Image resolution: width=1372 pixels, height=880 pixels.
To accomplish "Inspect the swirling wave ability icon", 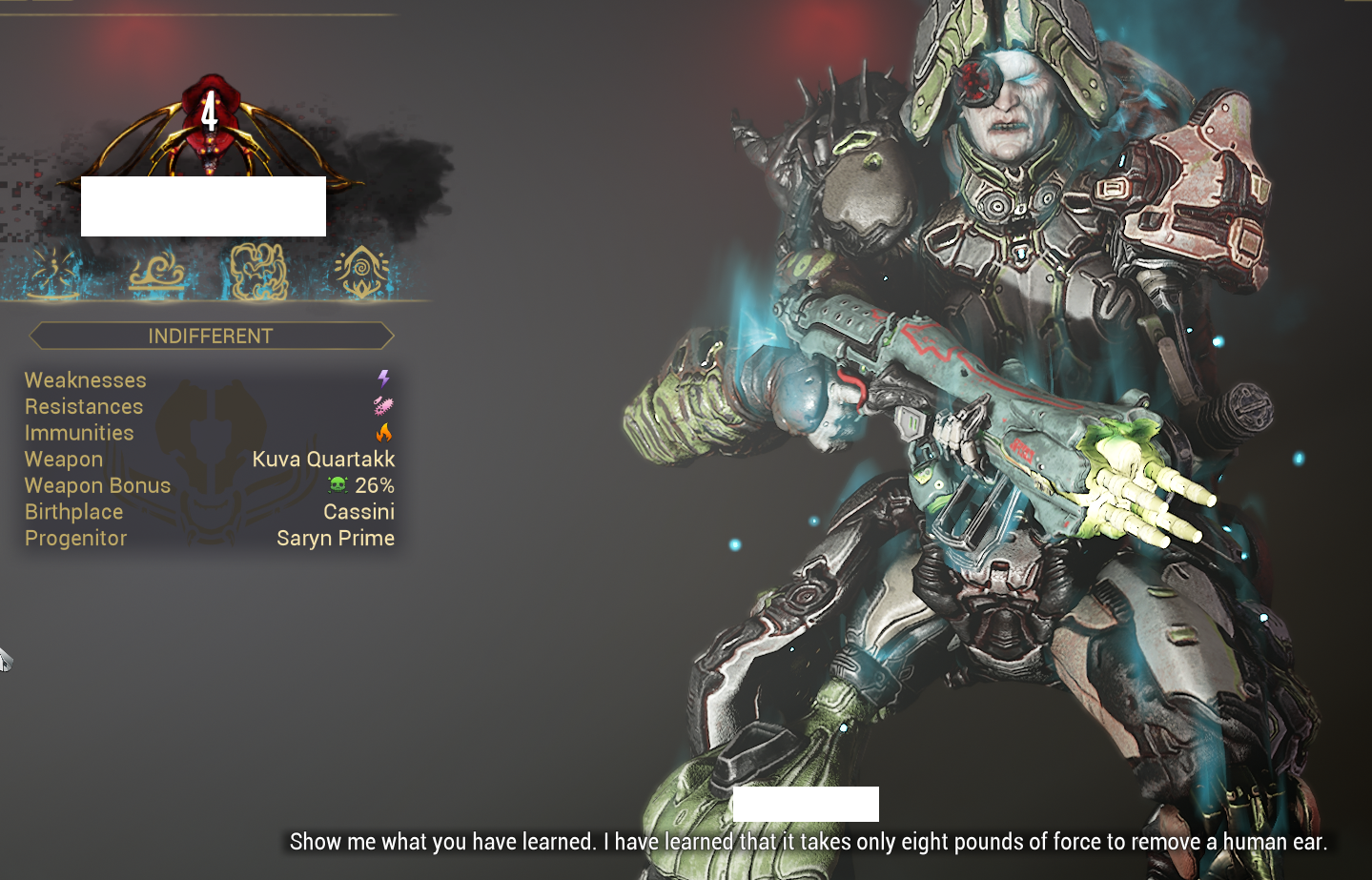I will (x=158, y=272).
